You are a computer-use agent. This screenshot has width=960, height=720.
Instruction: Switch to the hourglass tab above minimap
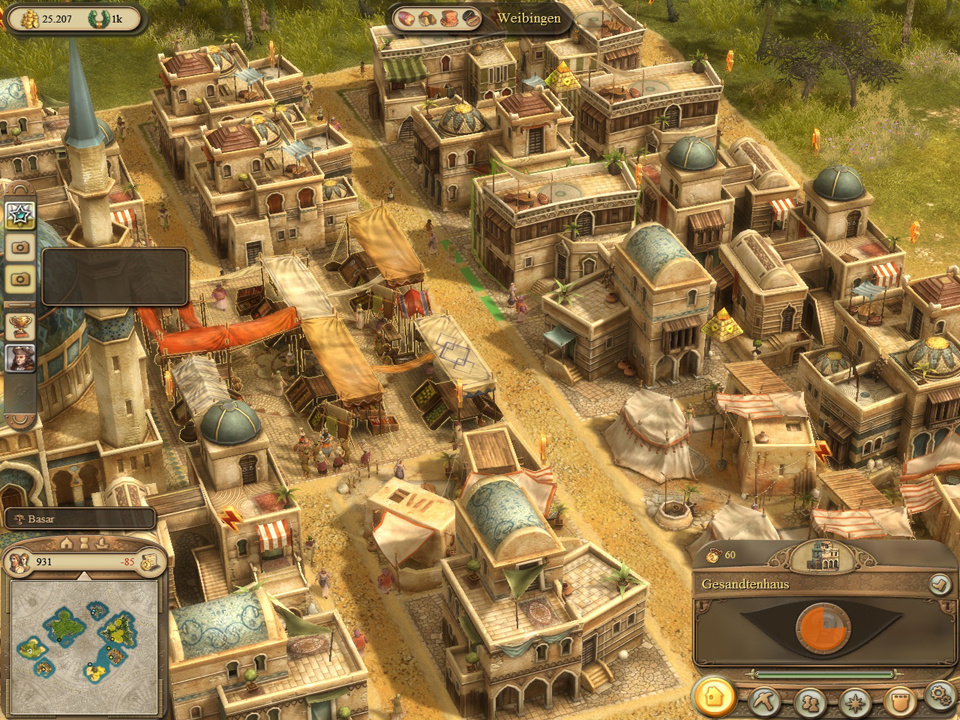click(84, 543)
